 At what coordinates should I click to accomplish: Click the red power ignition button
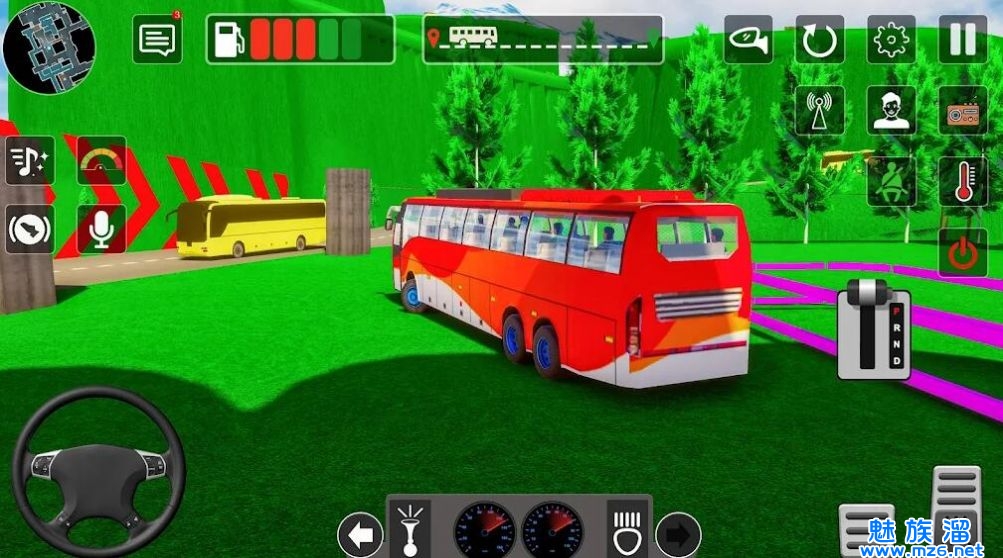tap(962, 252)
